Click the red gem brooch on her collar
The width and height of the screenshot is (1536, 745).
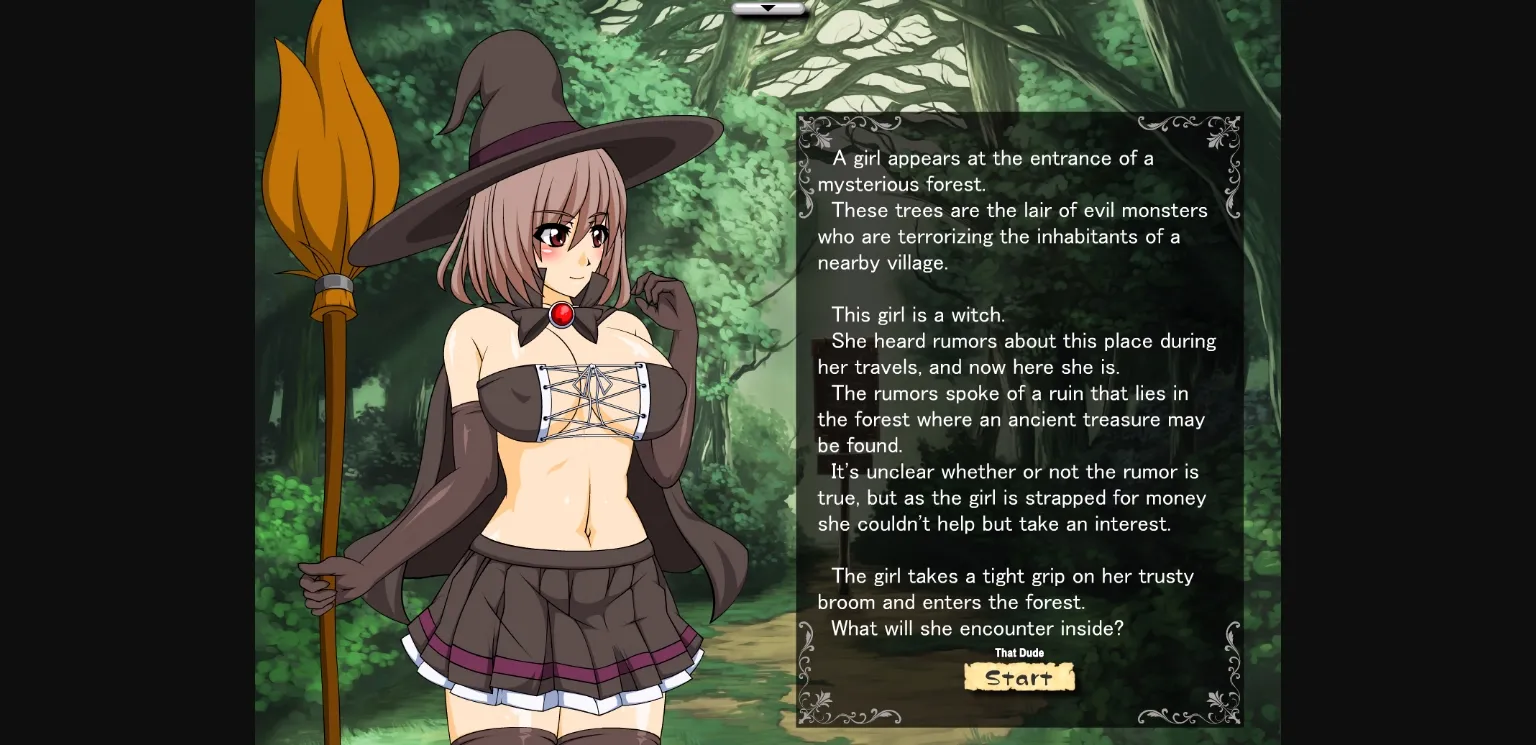pyautogui.click(x=562, y=313)
